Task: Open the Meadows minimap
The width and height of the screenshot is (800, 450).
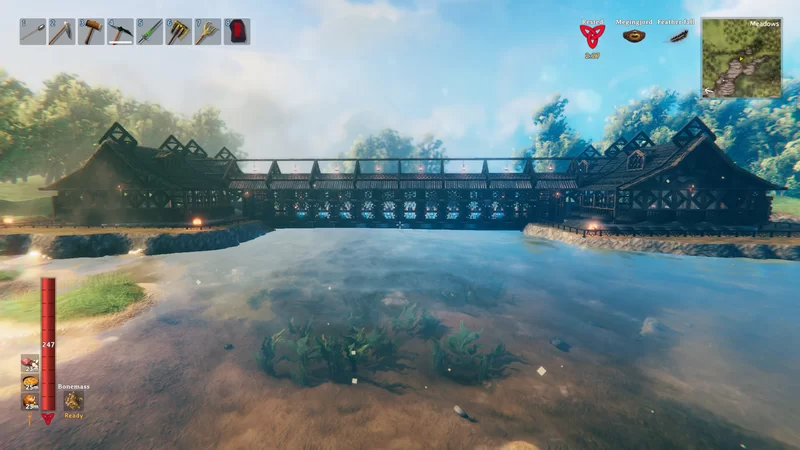Action: click(741, 57)
